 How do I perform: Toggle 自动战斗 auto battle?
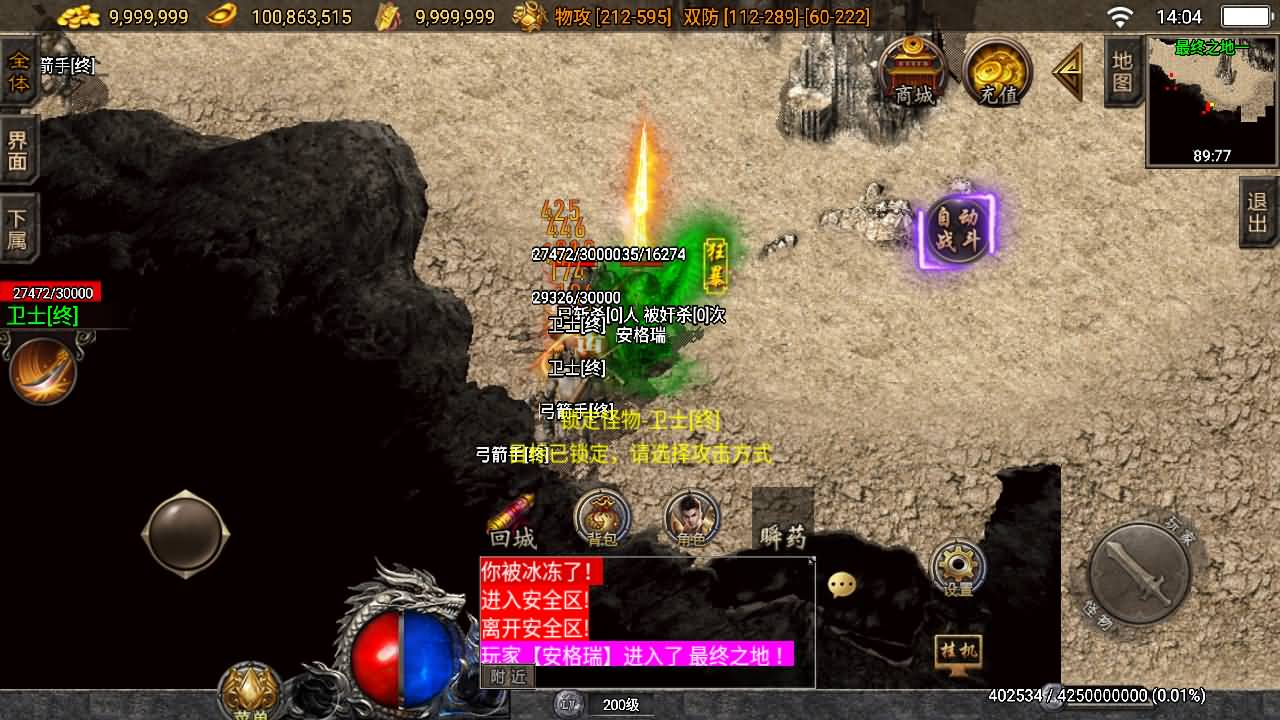957,230
